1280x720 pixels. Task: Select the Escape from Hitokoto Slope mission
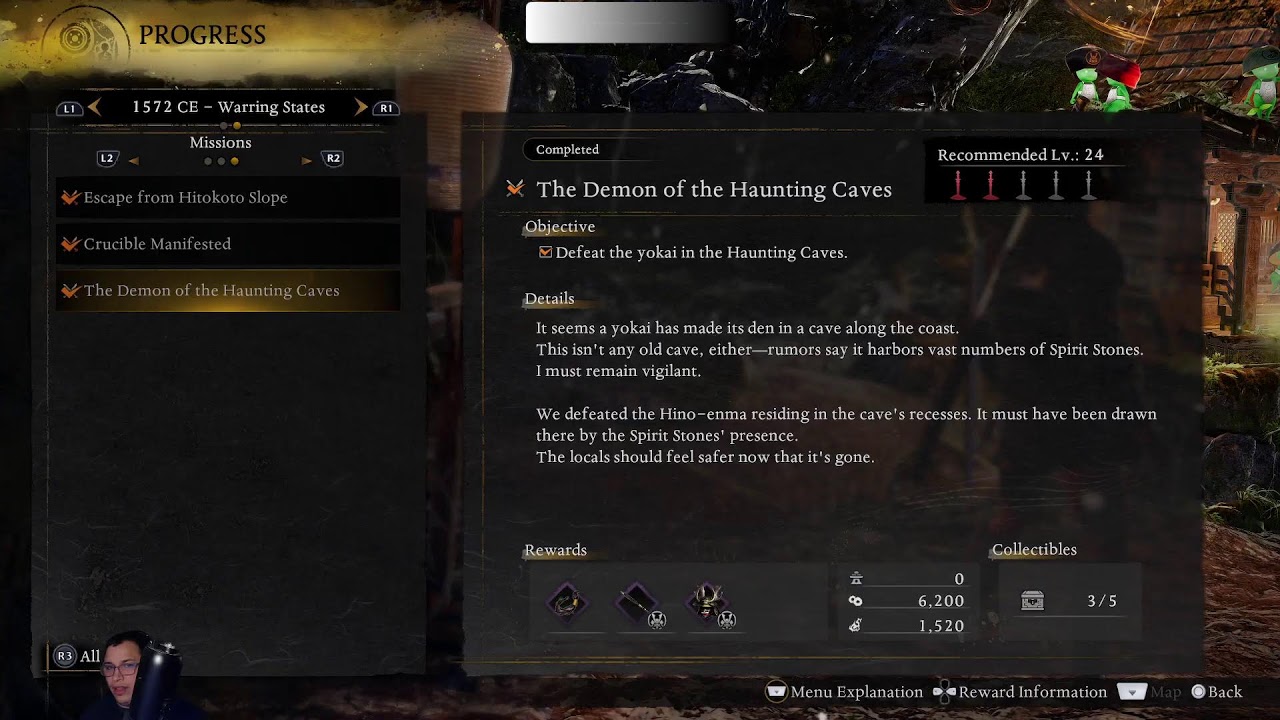pyautogui.click(x=185, y=197)
